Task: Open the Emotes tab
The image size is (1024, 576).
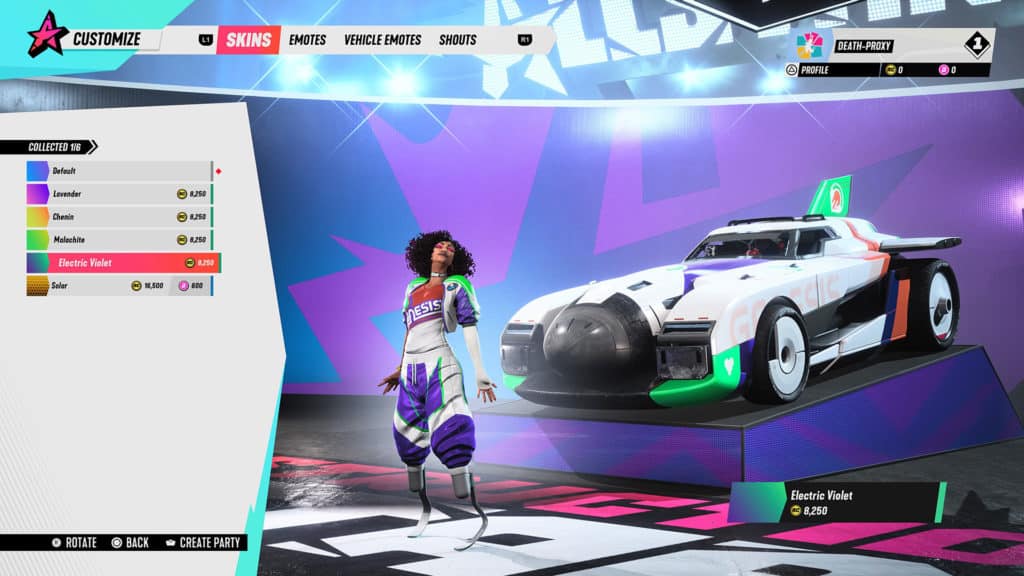Action: point(308,40)
